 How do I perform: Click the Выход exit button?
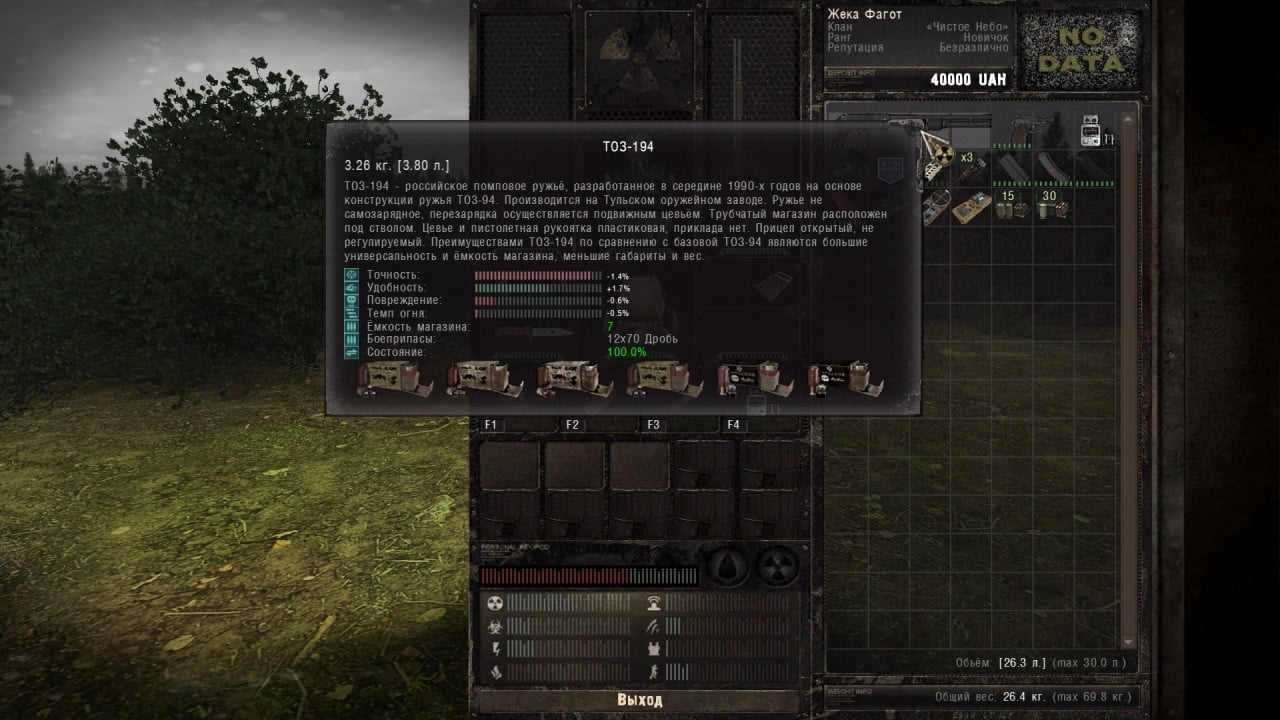click(639, 700)
